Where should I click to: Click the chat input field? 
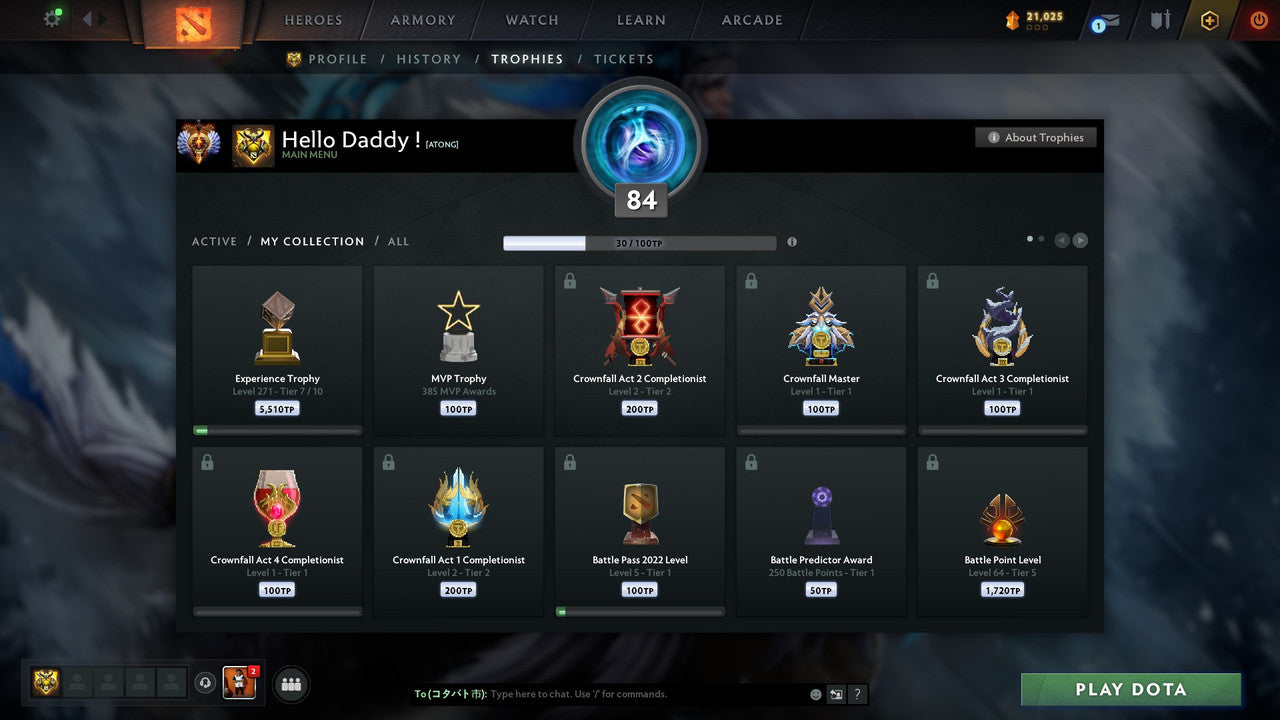600,693
